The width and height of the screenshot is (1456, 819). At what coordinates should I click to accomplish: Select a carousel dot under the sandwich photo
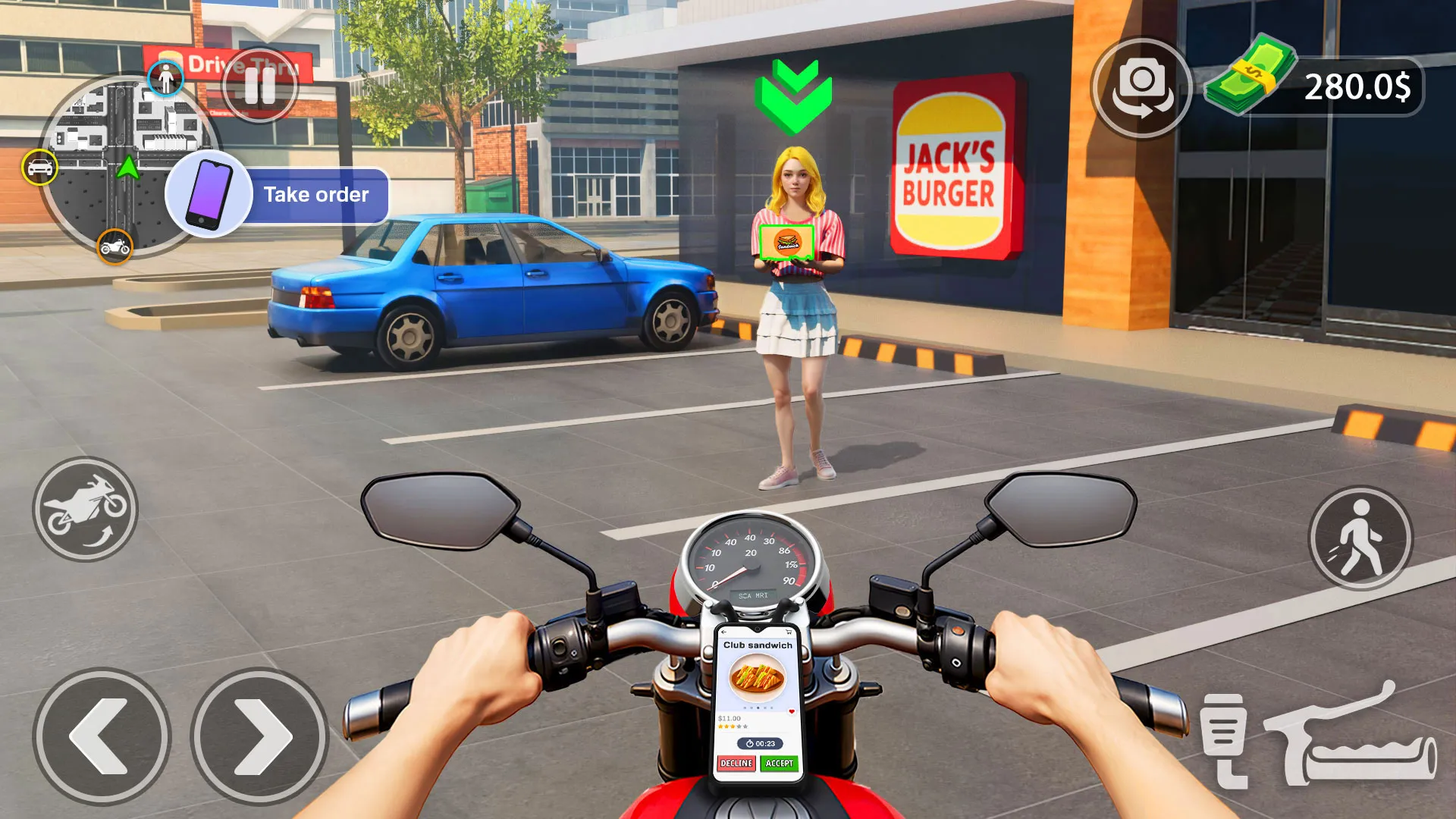click(758, 708)
